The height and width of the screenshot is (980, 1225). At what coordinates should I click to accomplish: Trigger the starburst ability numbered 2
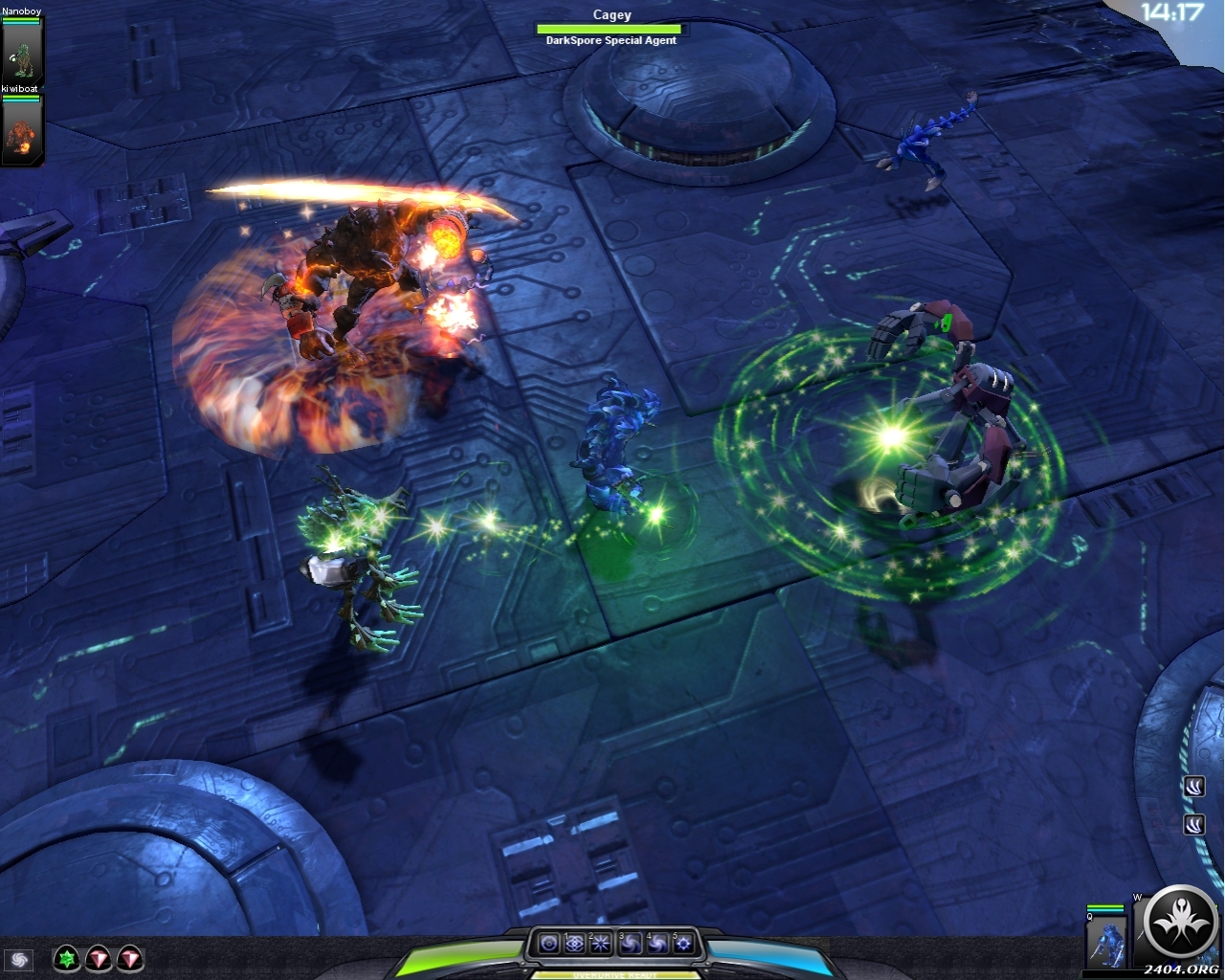(601, 944)
